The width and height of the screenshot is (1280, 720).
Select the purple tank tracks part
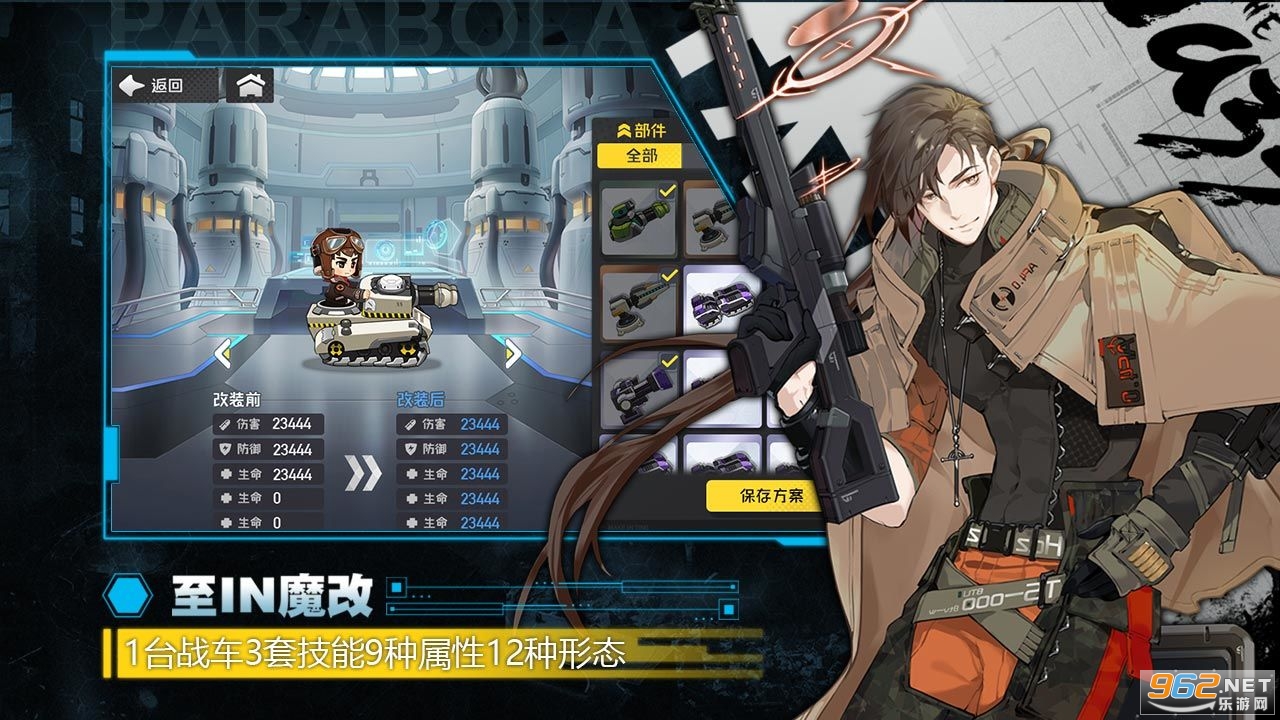coord(722,301)
